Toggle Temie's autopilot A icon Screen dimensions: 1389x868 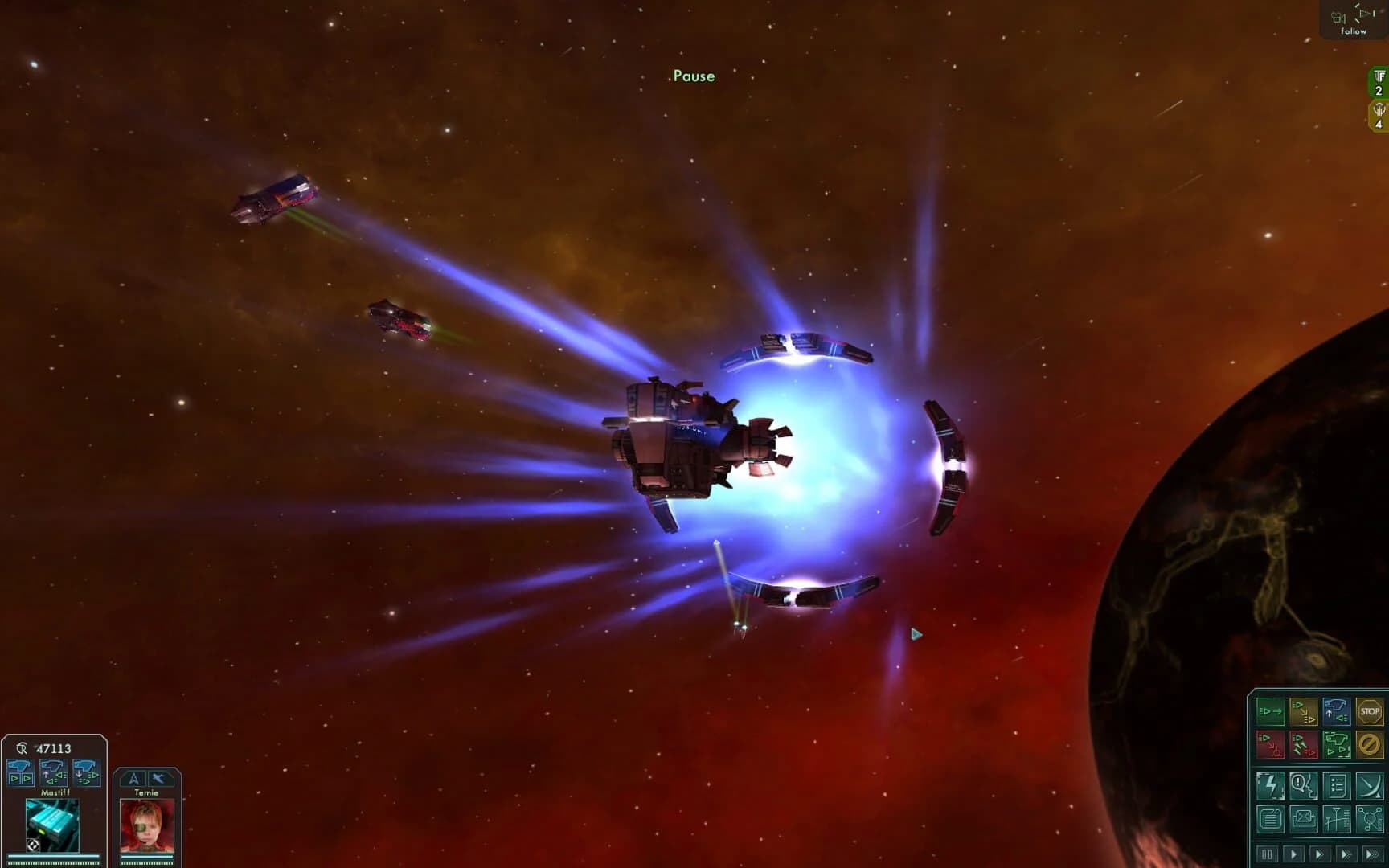coord(134,778)
